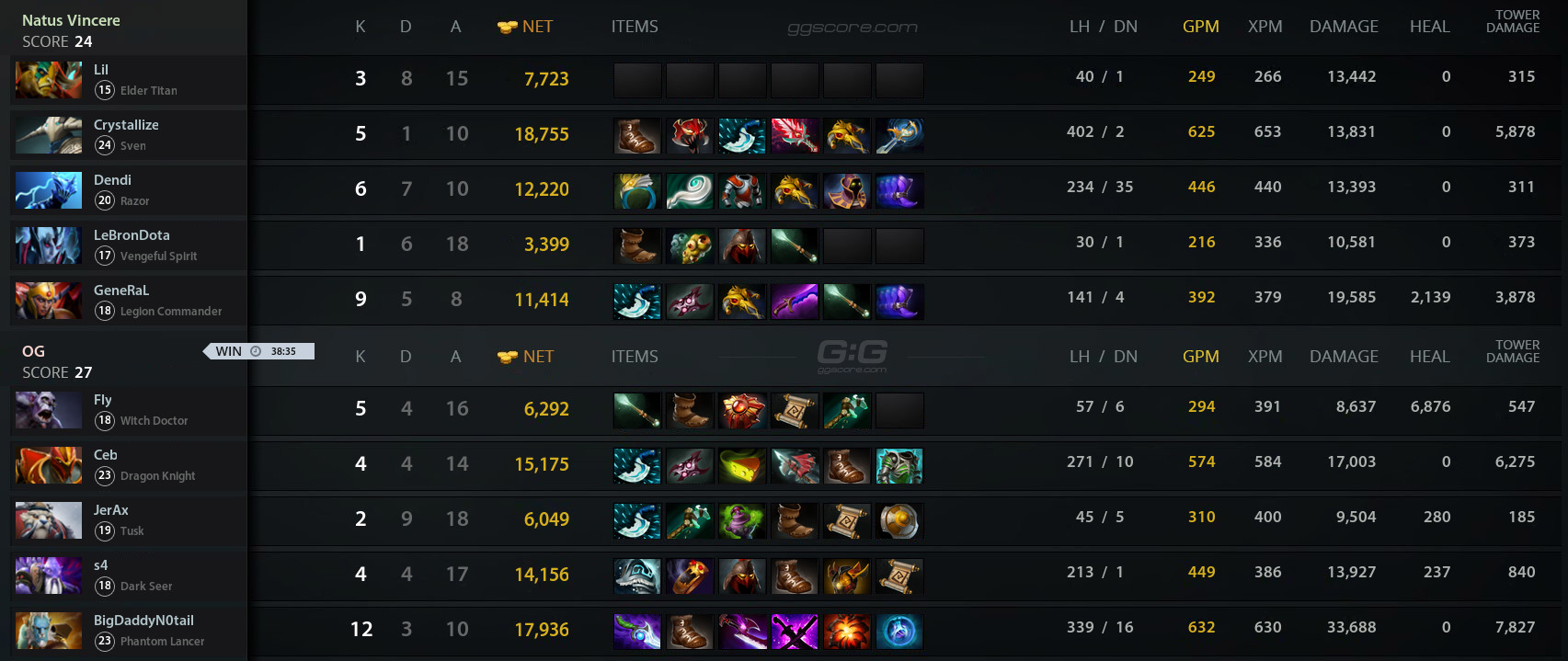Choose GeneRaL's Legion Commander portrait
Image resolution: width=1568 pixels, height=661 pixels.
49,301
